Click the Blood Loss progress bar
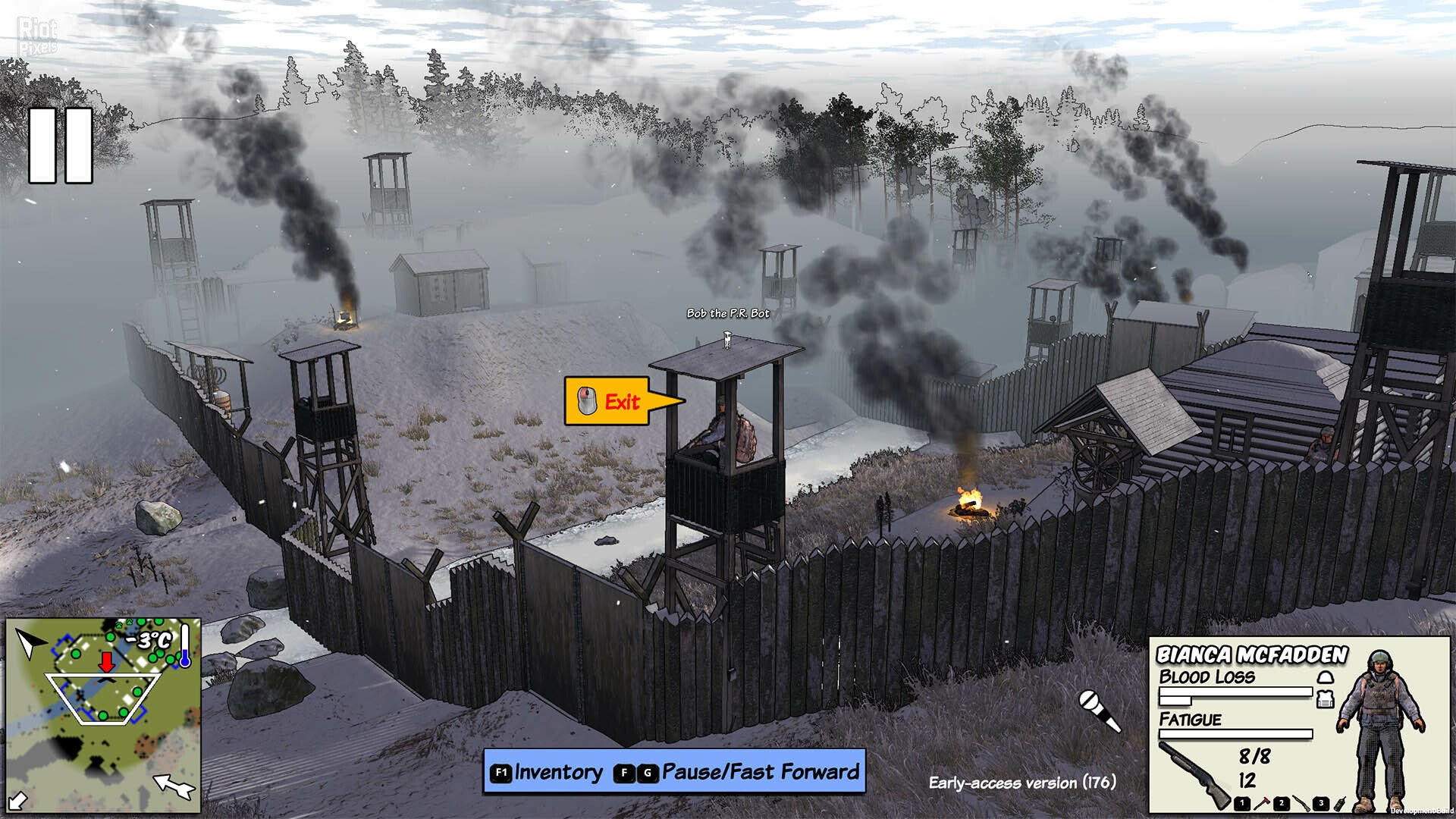 1236,692
